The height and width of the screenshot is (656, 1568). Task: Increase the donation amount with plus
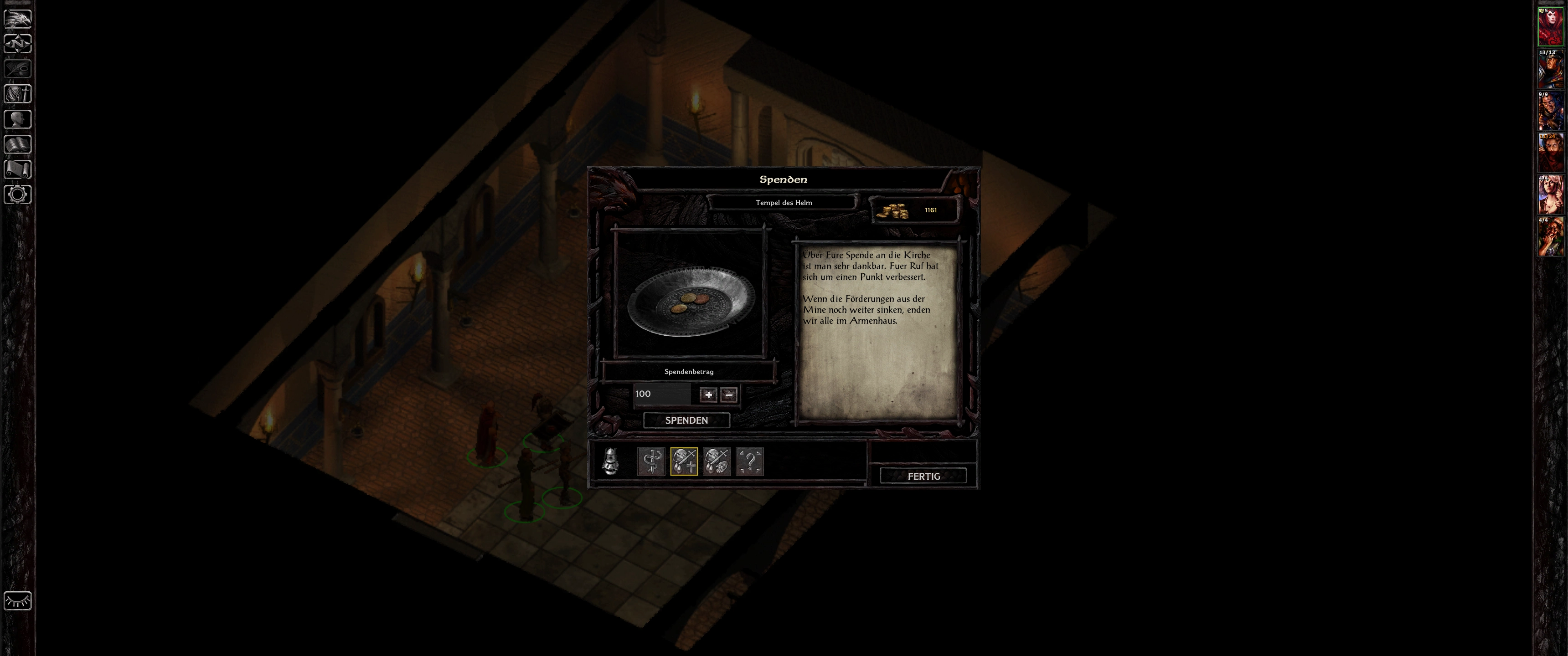(708, 395)
